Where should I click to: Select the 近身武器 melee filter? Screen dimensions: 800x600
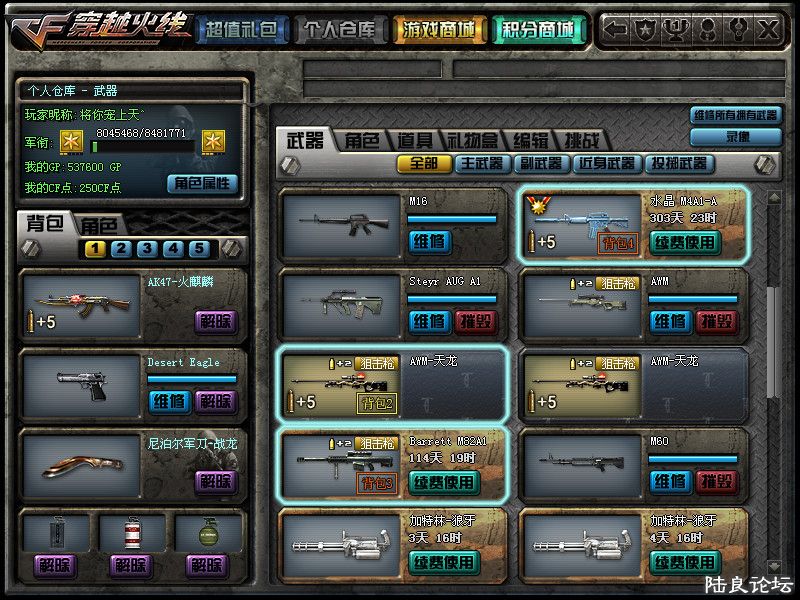[608, 163]
